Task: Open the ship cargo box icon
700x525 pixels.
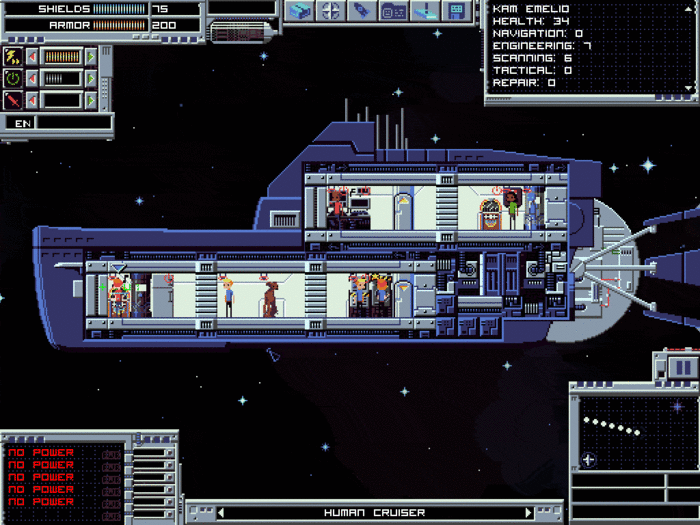Action: tap(301, 11)
